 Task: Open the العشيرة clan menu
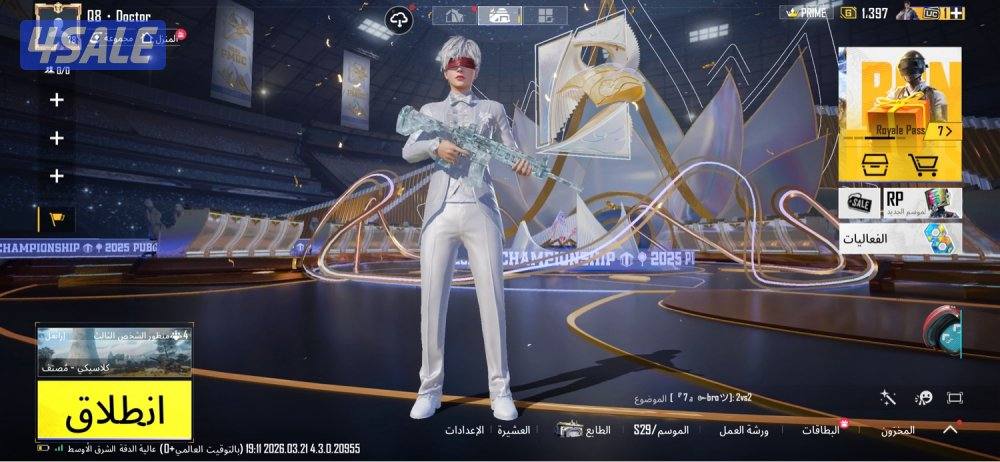[515, 431]
